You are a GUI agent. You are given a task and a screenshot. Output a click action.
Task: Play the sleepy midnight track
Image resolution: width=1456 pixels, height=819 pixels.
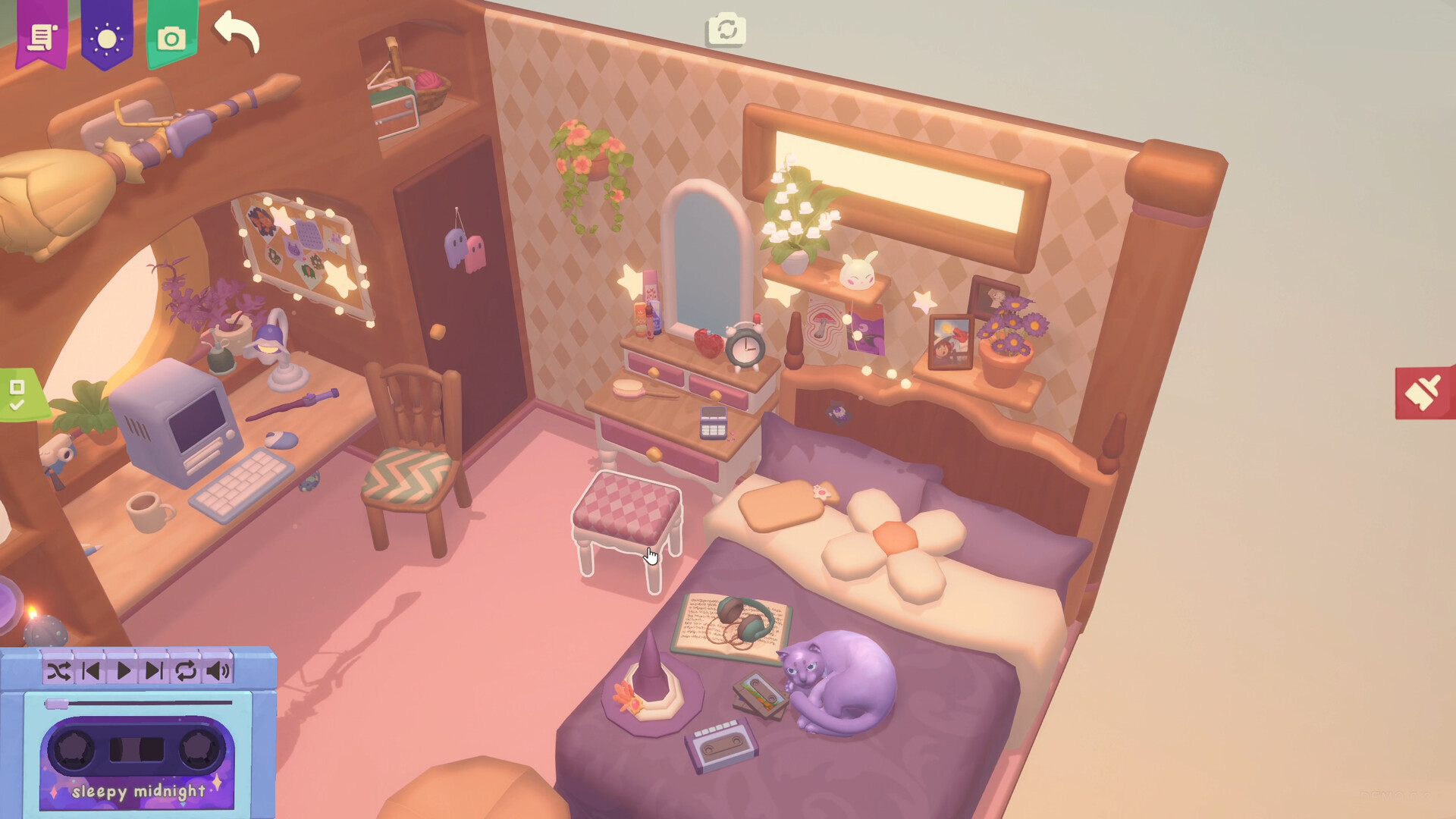pos(122,670)
